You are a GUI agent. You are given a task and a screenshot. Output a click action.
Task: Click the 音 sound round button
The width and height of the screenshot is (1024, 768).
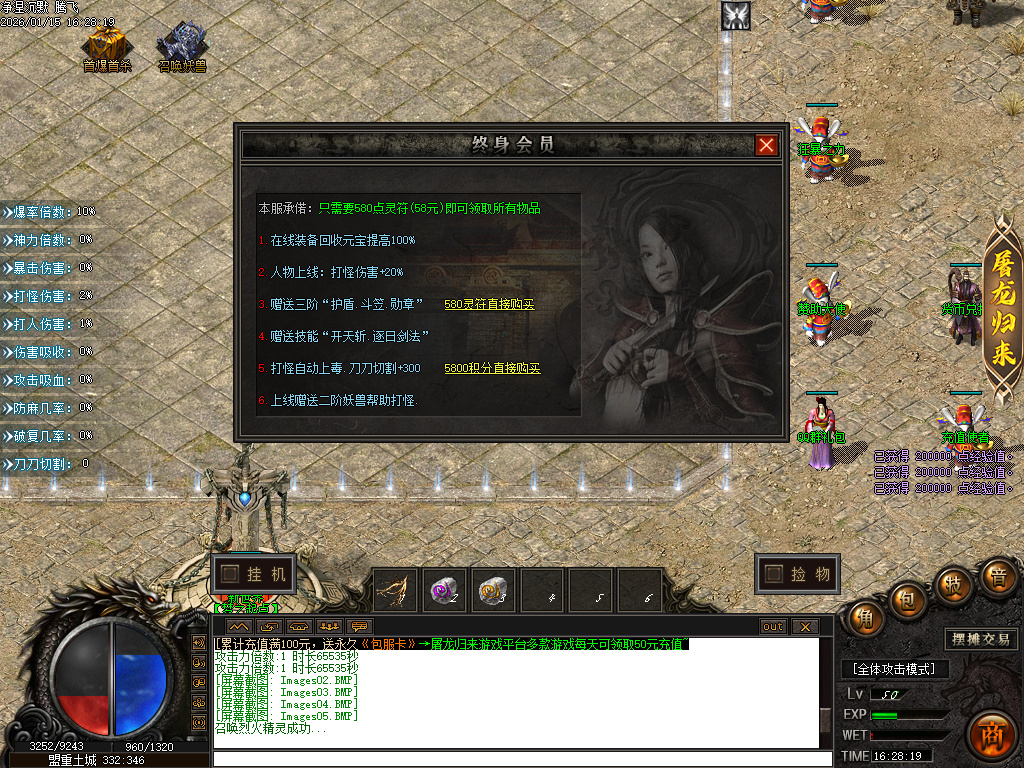pos(997,576)
